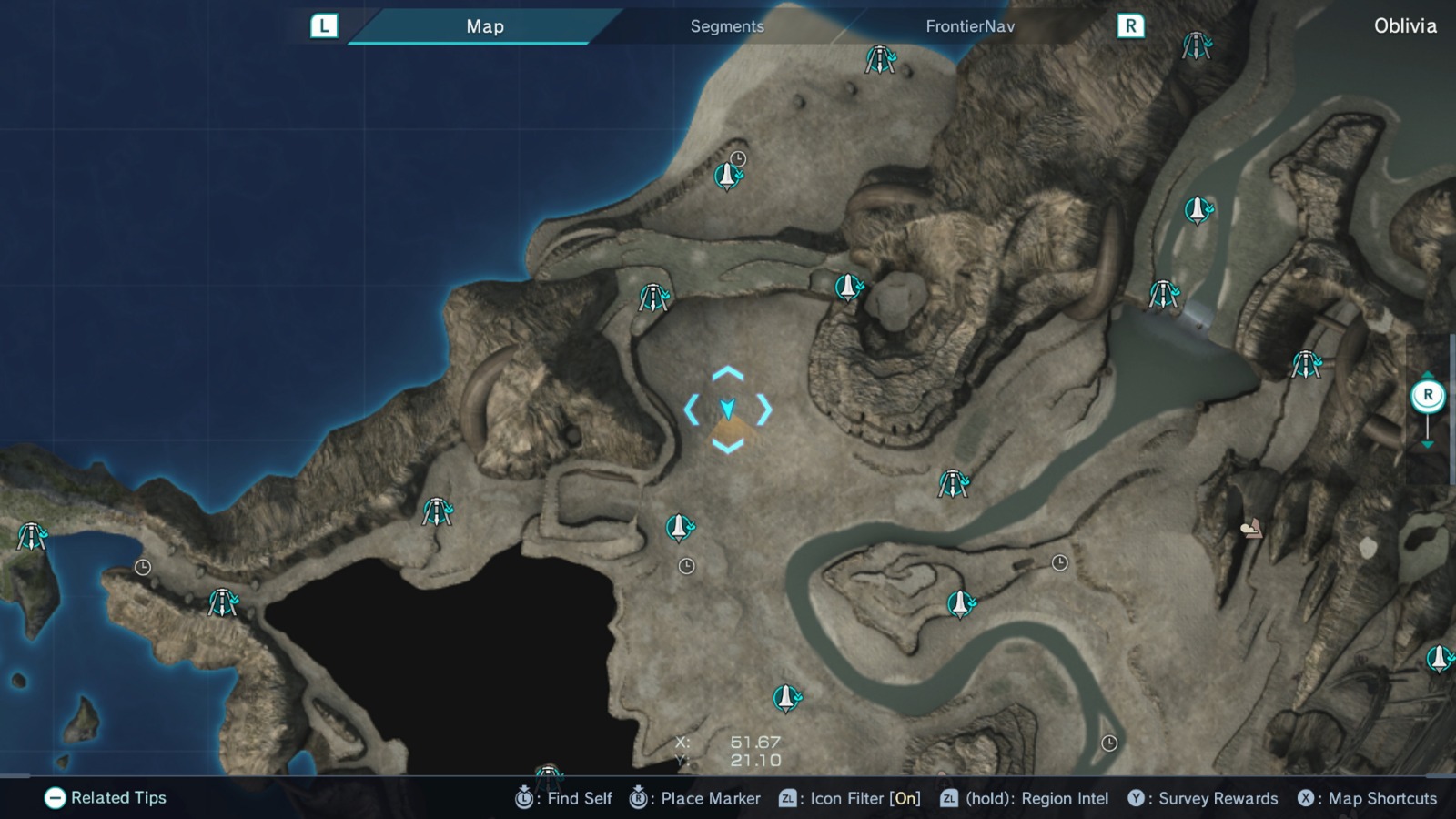
Task: Select the mail marker icon in the eastern region
Action: 1251,528
